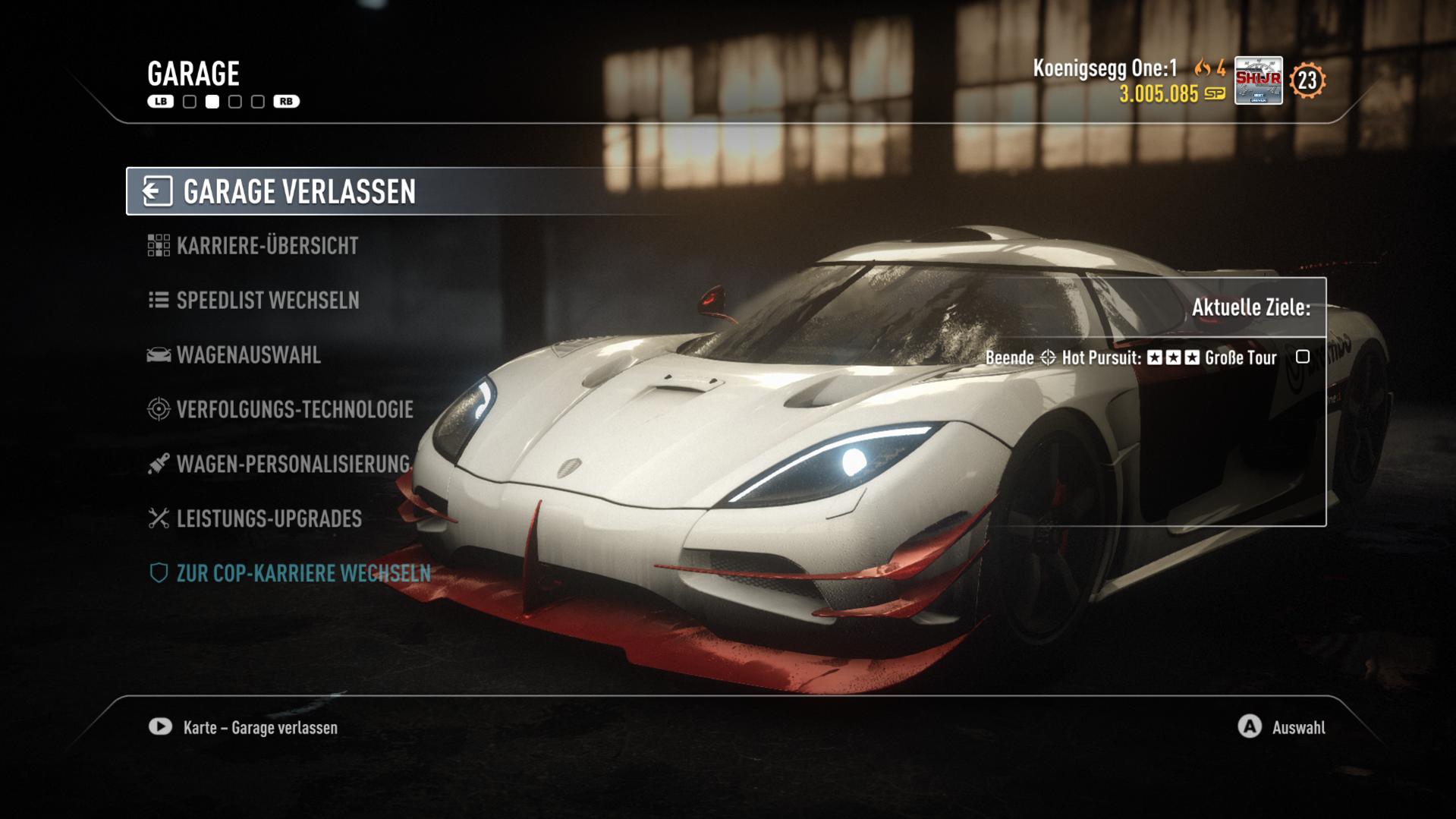Click the Große Tour objective checkbox
Screen dimensions: 1456x819
point(1303,357)
